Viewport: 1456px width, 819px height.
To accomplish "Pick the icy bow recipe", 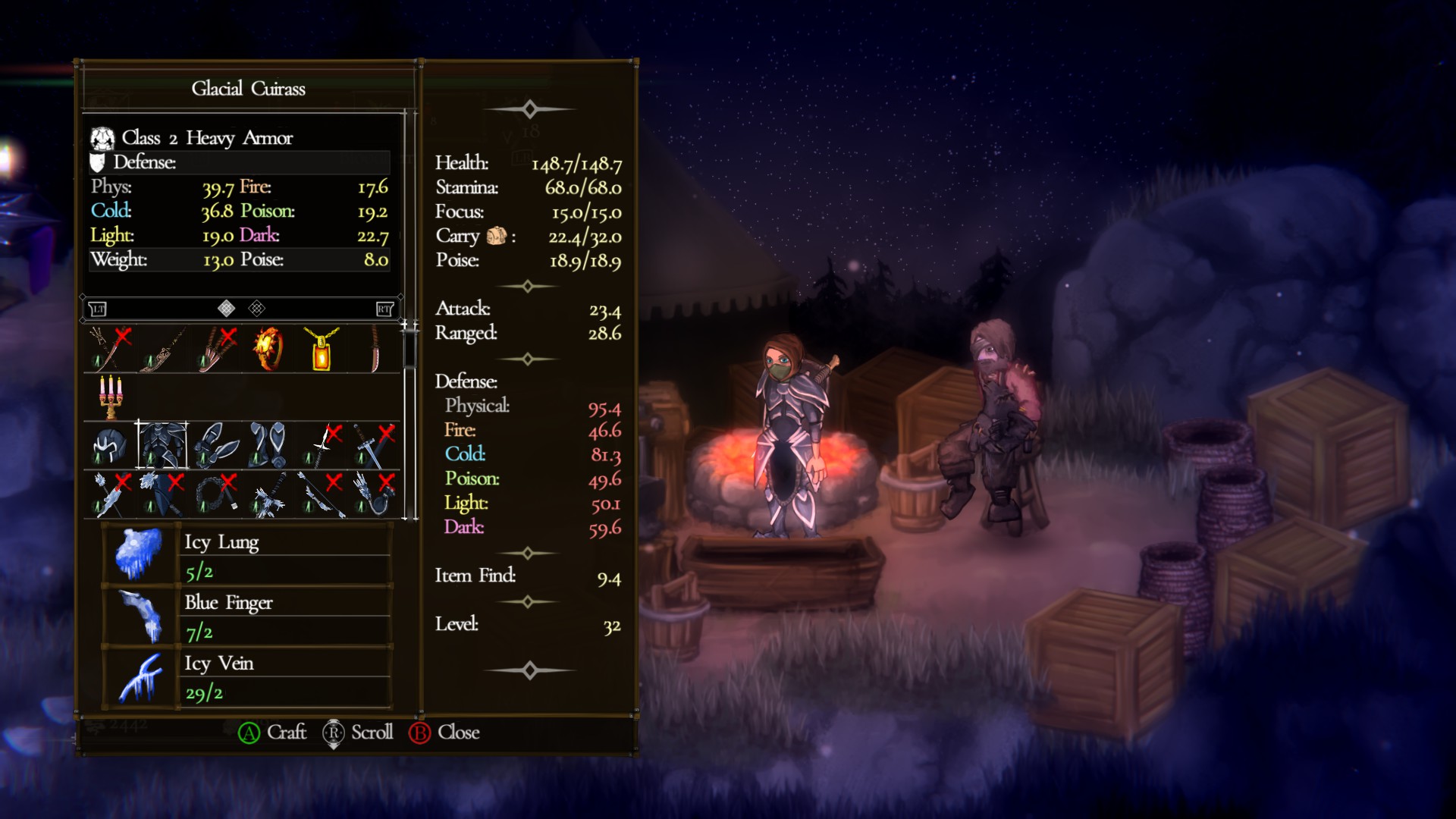I will (x=322, y=494).
